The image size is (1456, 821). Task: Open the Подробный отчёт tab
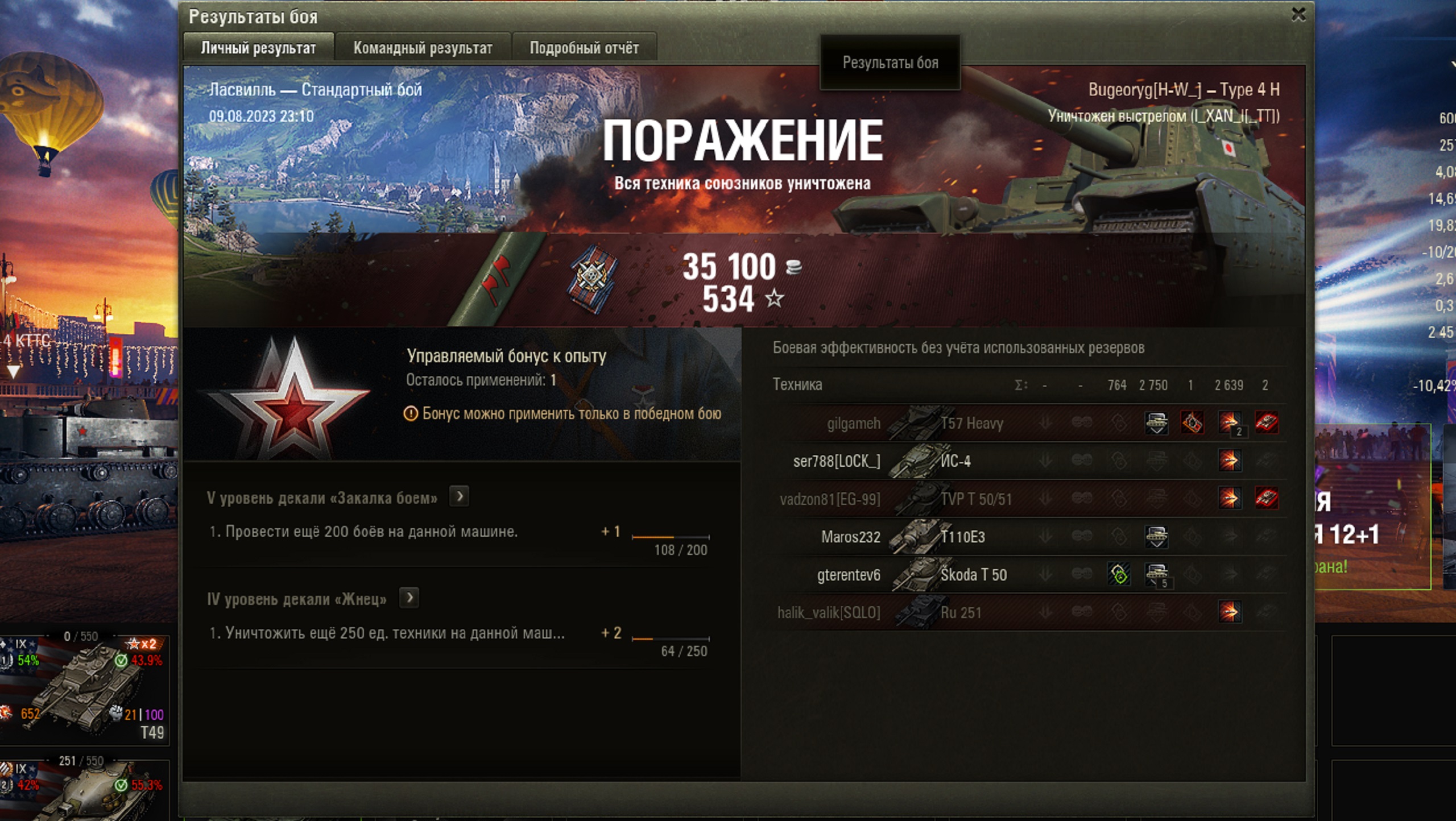tap(584, 48)
